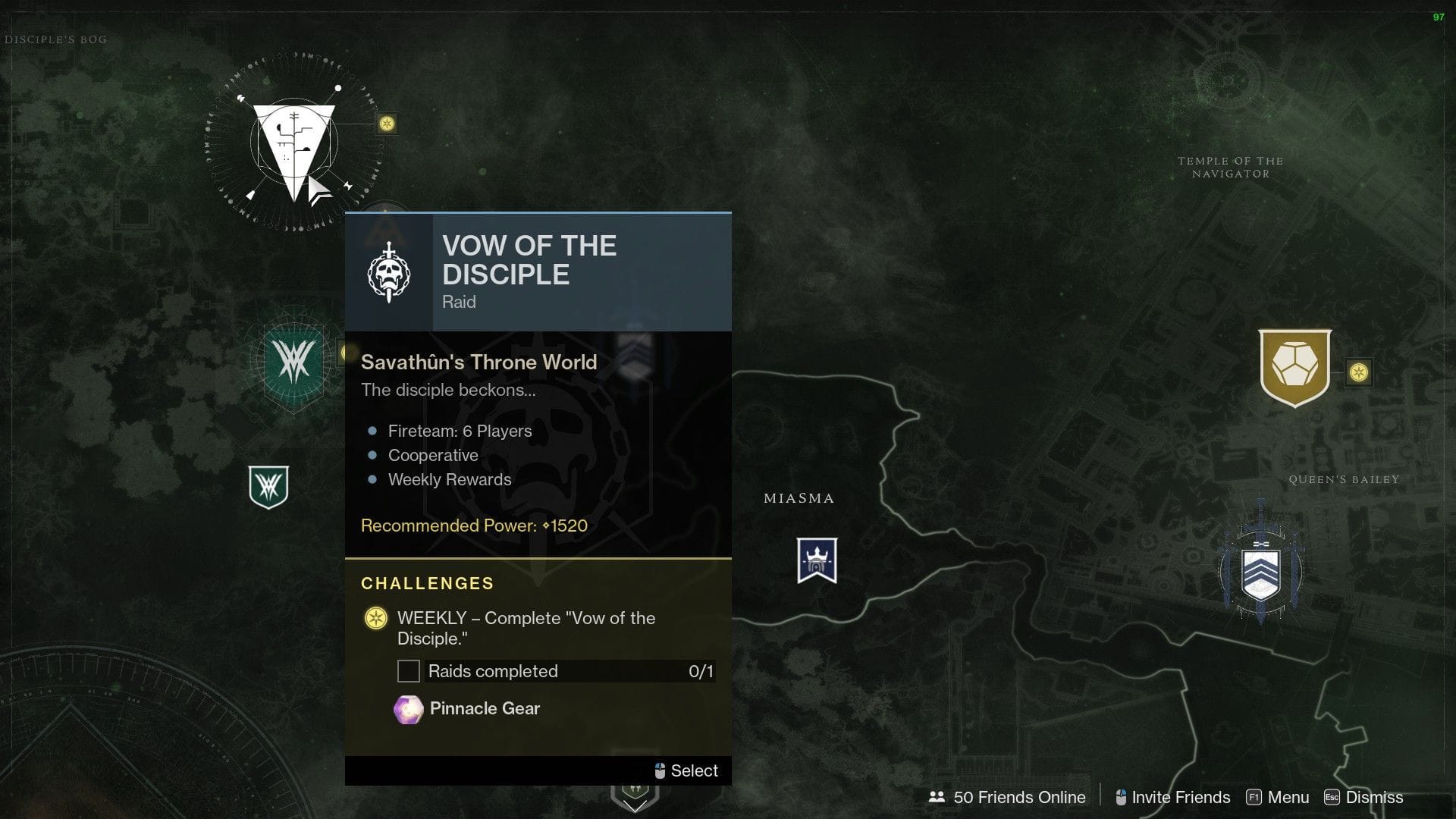Click the Pinnacle Gear engram icon
The image size is (1456, 819).
407,708
